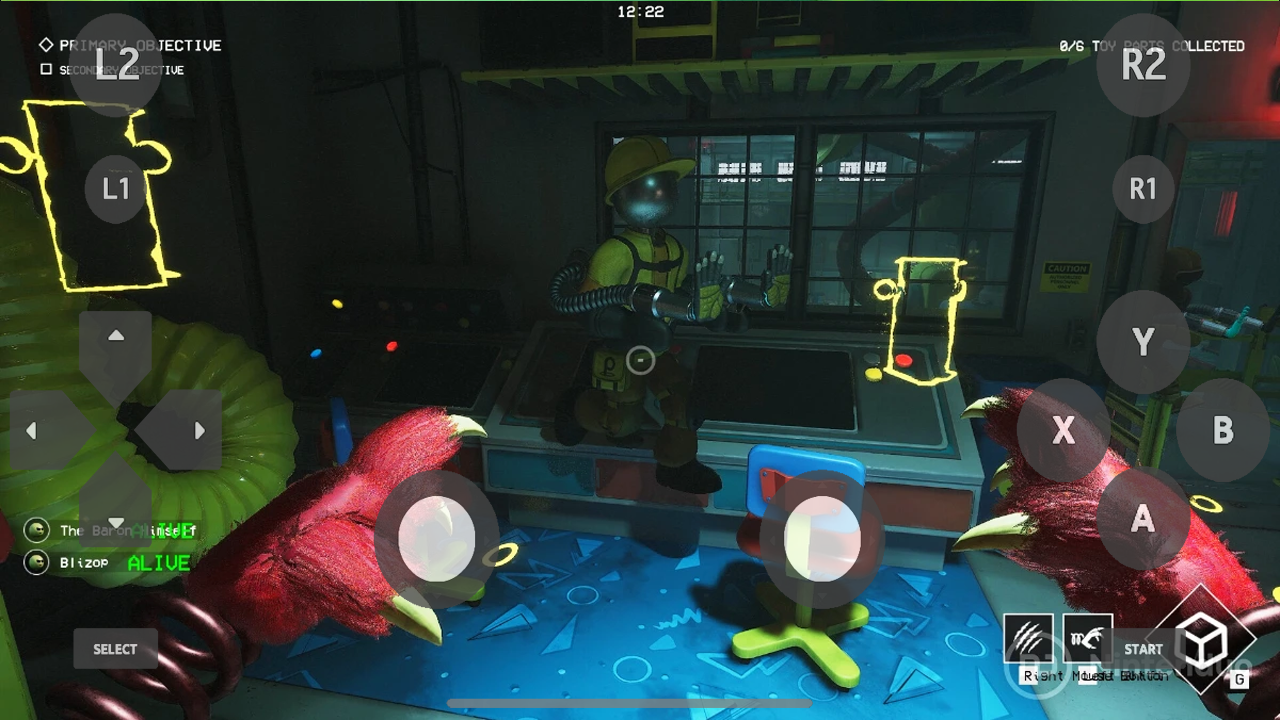
Task: Tap Blizop's character portrait icon
Action: (36, 563)
